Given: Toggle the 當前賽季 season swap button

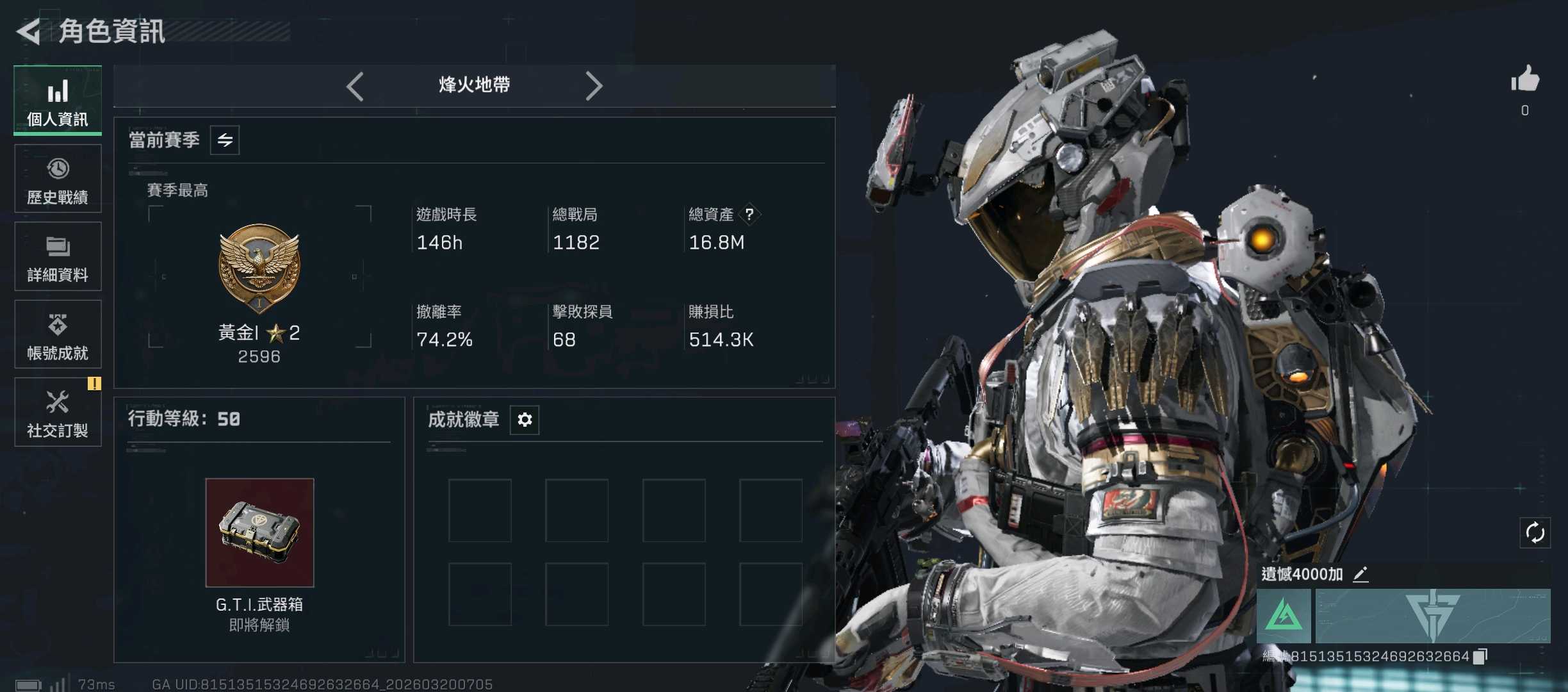Looking at the screenshot, I should (225, 140).
